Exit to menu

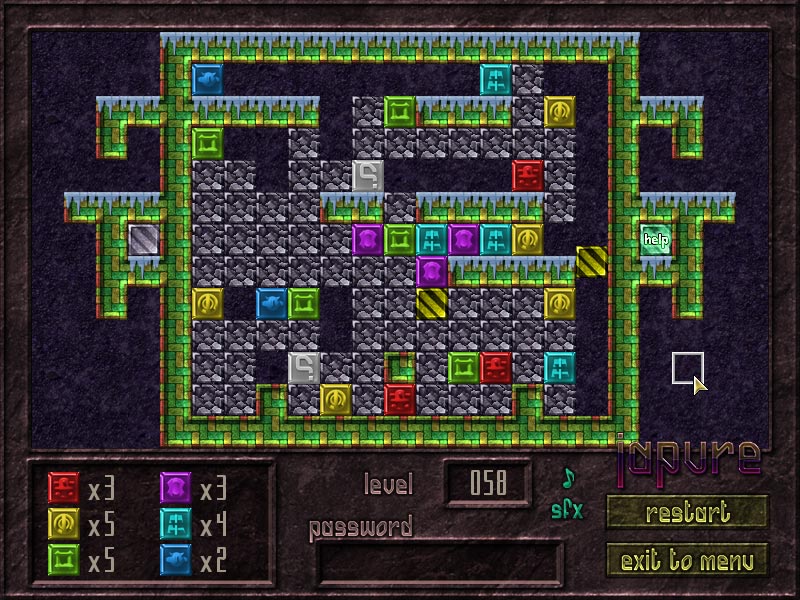[x=687, y=559]
